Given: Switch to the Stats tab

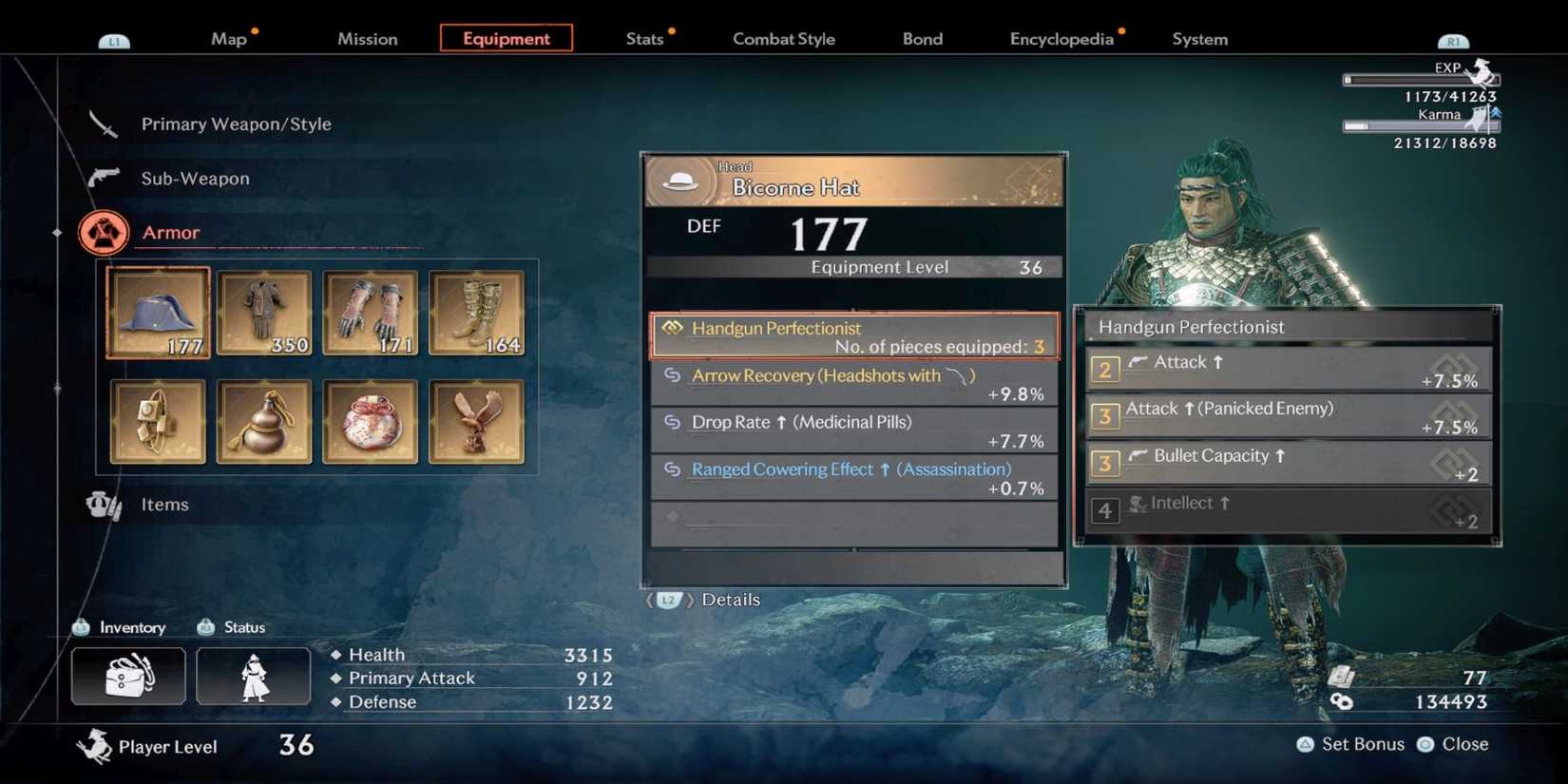Looking at the screenshot, I should click(646, 38).
